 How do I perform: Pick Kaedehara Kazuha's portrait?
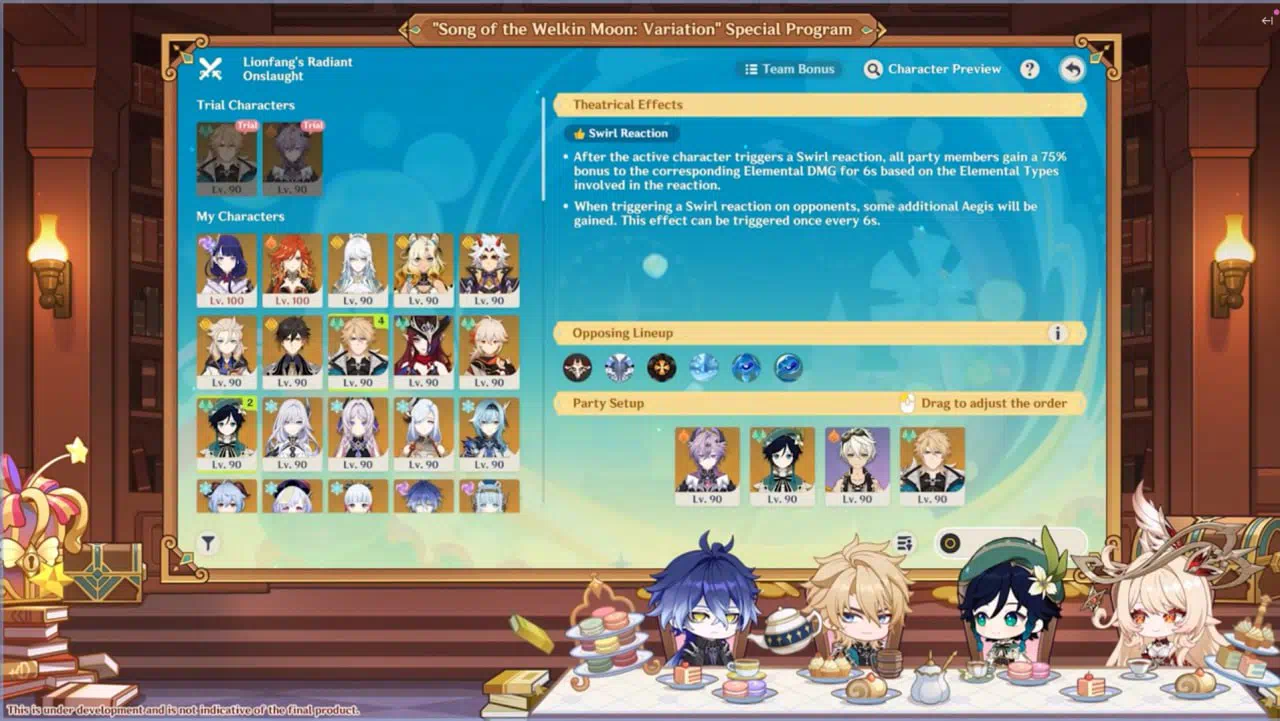489,352
